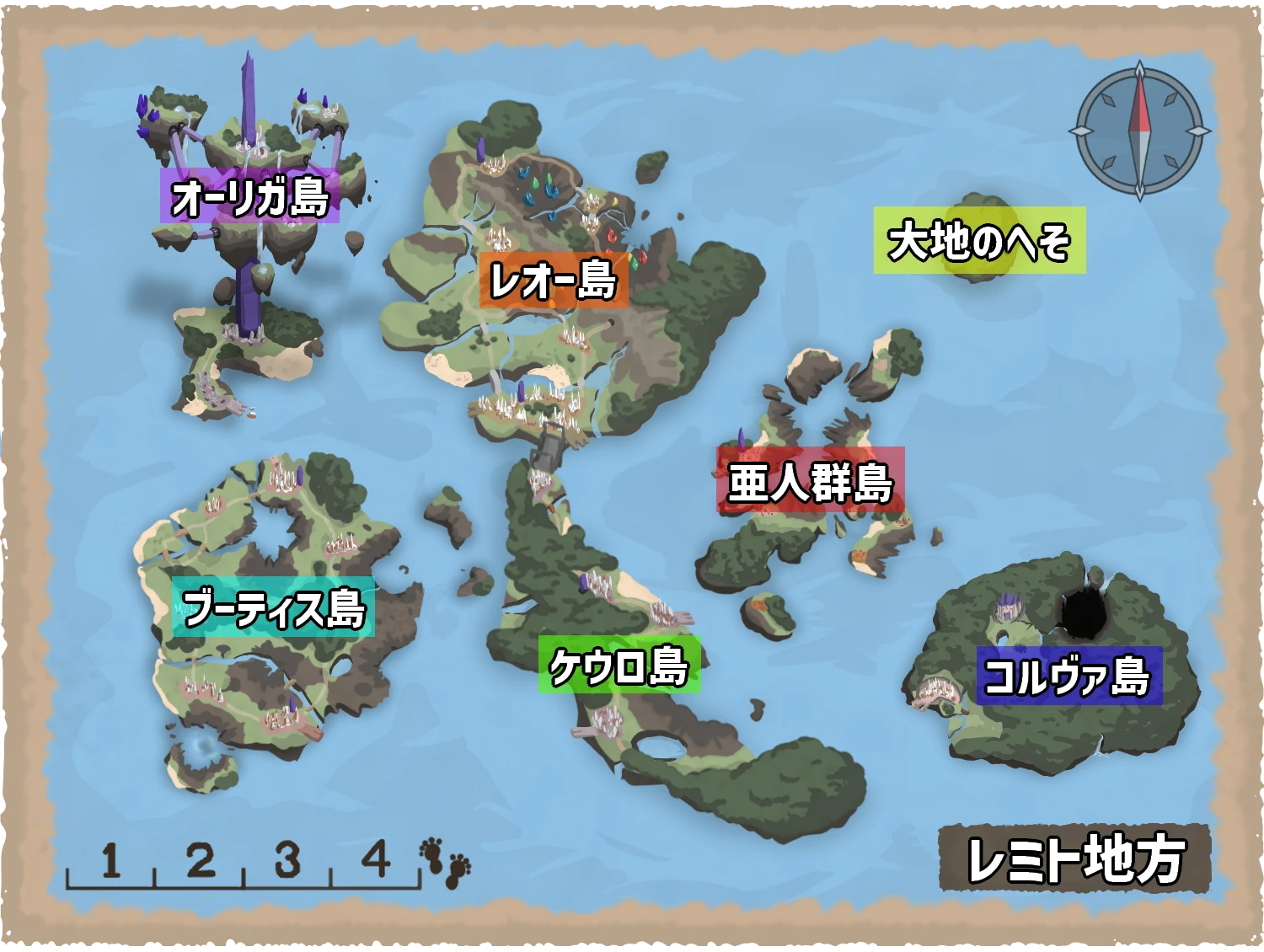Select the 亜人群島 label
The width and height of the screenshot is (1264, 952).
point(811,481)
